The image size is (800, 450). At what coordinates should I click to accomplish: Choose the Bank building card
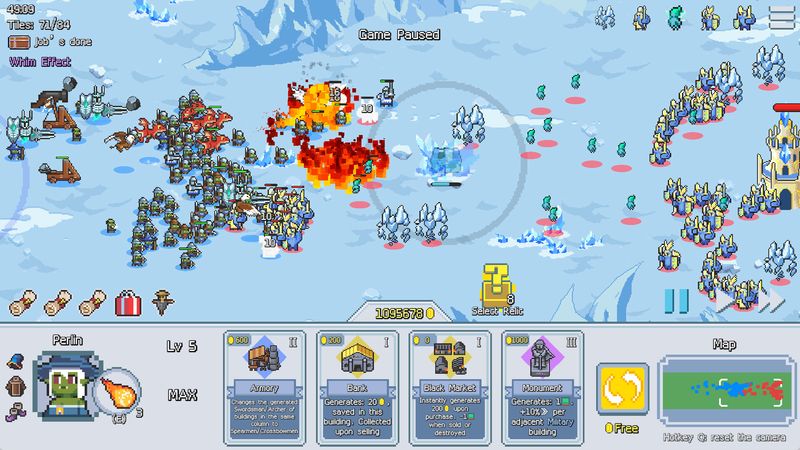[x=357, y=386]
